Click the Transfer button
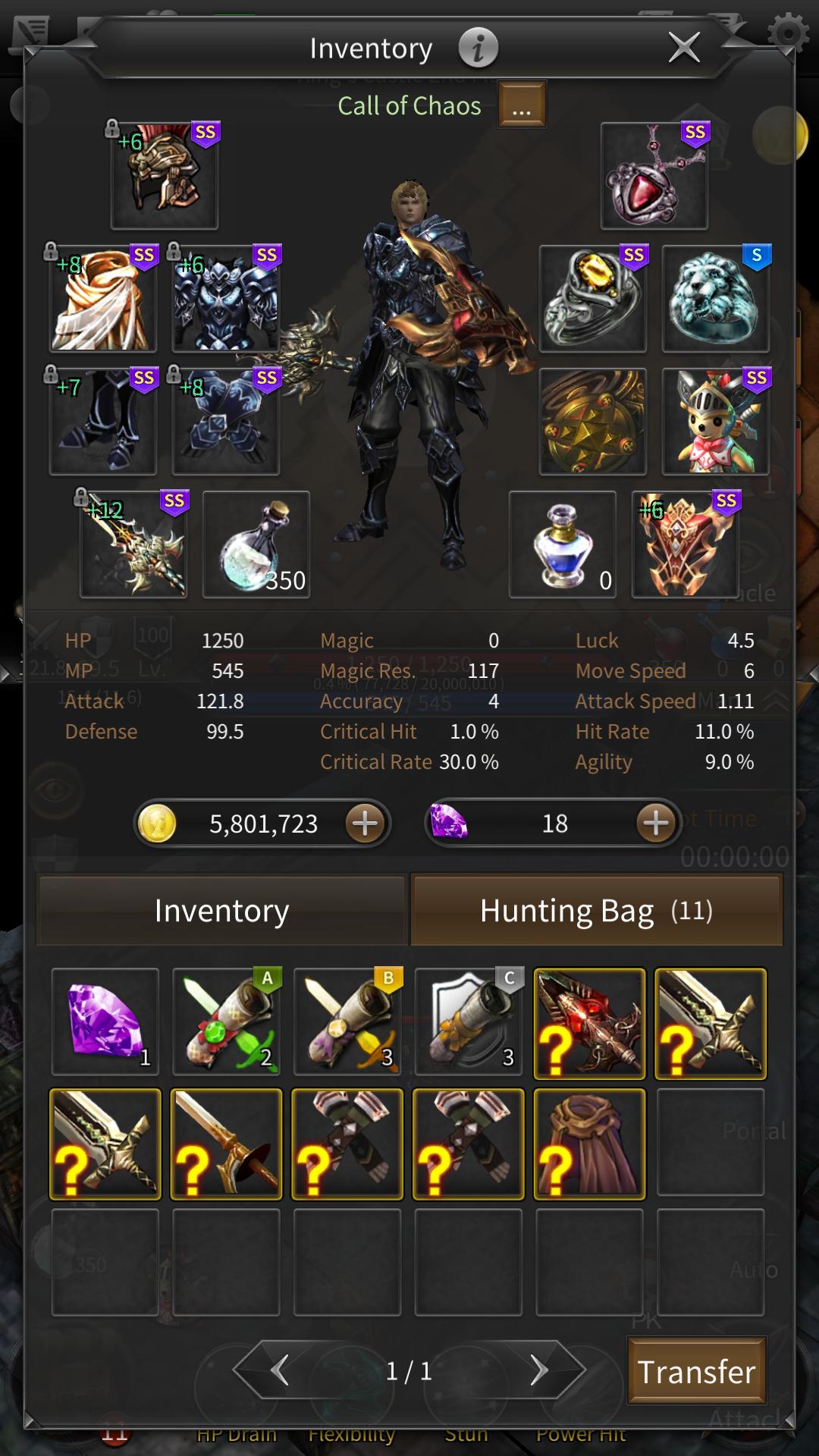Viewport: 819px width, 1456px height. point(696,1371)
